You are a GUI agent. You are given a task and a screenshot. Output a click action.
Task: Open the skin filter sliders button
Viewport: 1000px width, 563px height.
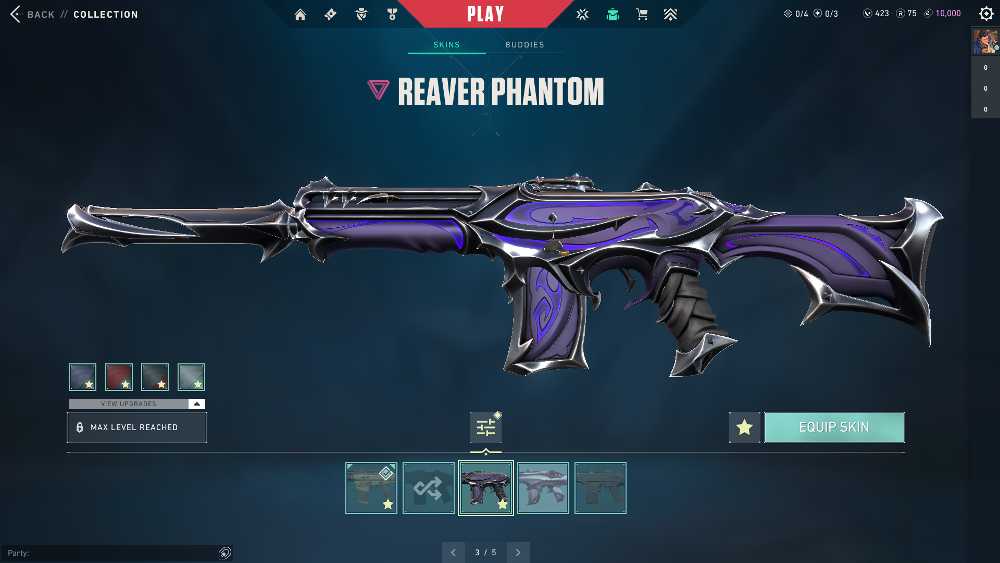(486, 428)
